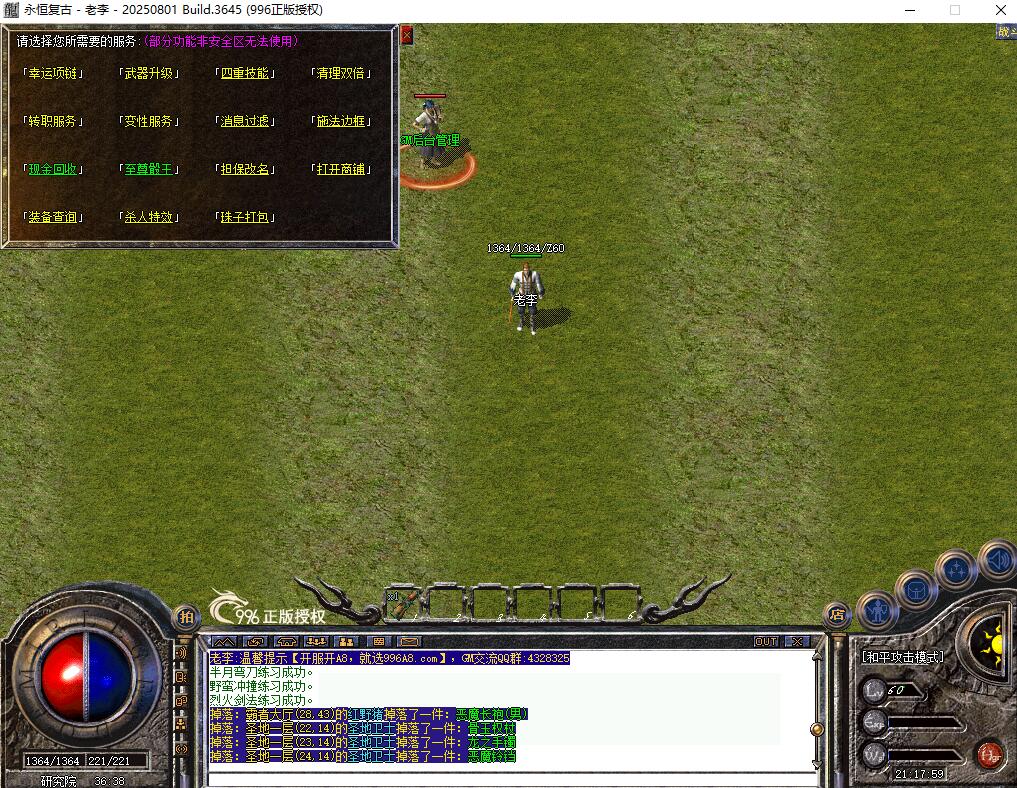Choose the 珠子打包 option
This screenshot has width=1017, height=788.
pos(245,217)
